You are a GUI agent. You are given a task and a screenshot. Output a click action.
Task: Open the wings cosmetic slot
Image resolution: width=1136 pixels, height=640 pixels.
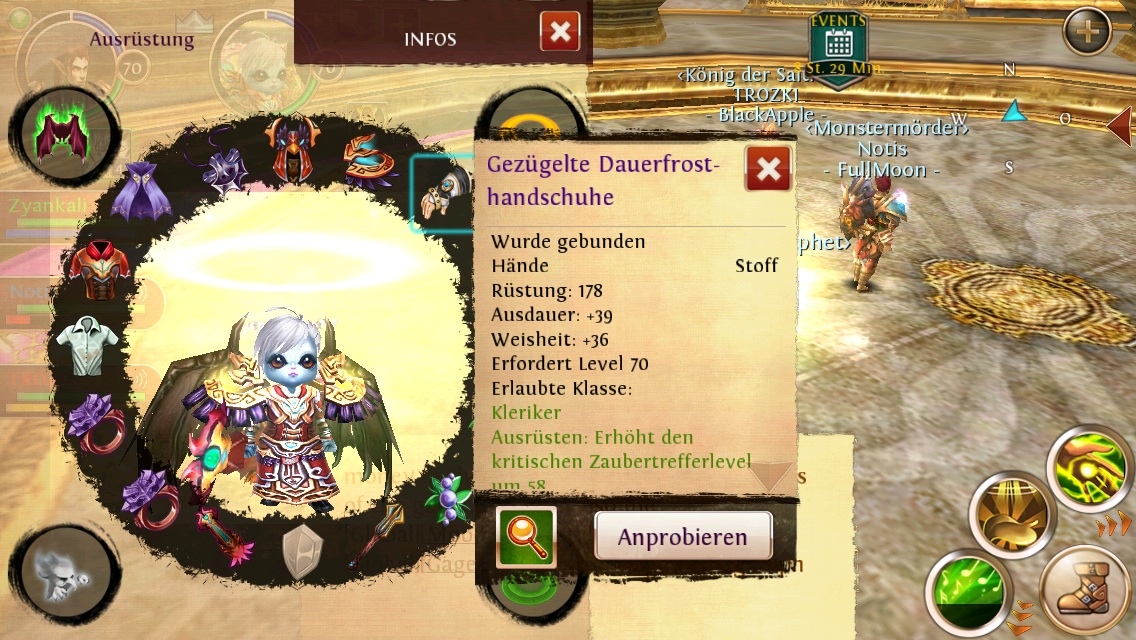pyautogui.click(x=62, y=137)
